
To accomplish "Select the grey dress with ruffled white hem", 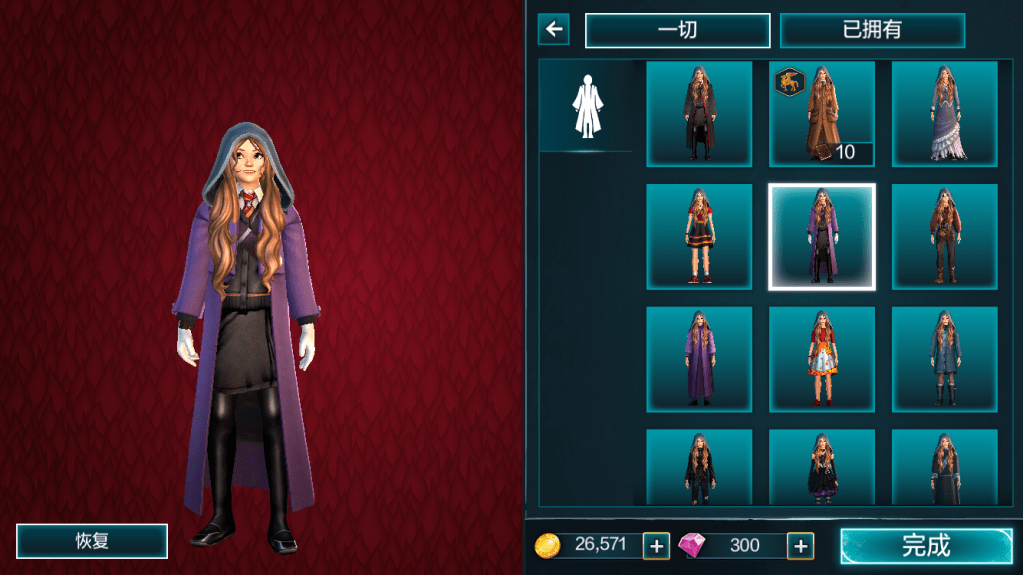I will [944, 113].
